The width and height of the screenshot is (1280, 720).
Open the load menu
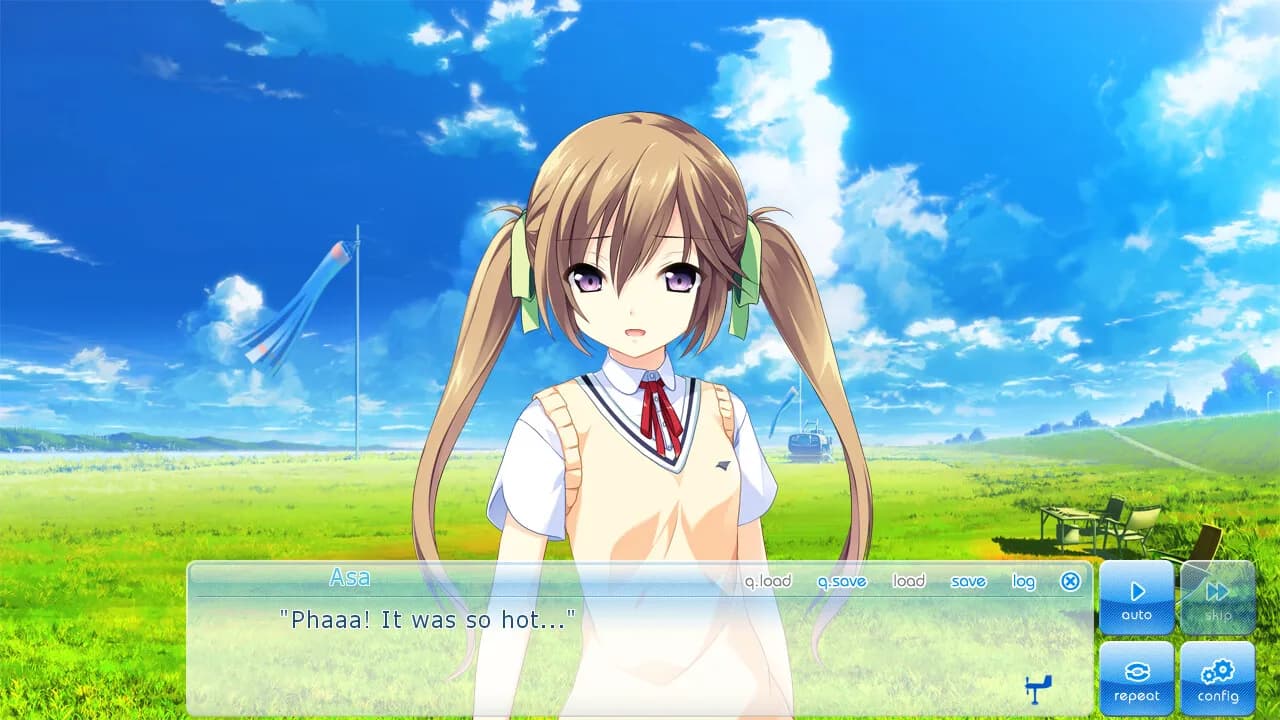coord(908,581)
